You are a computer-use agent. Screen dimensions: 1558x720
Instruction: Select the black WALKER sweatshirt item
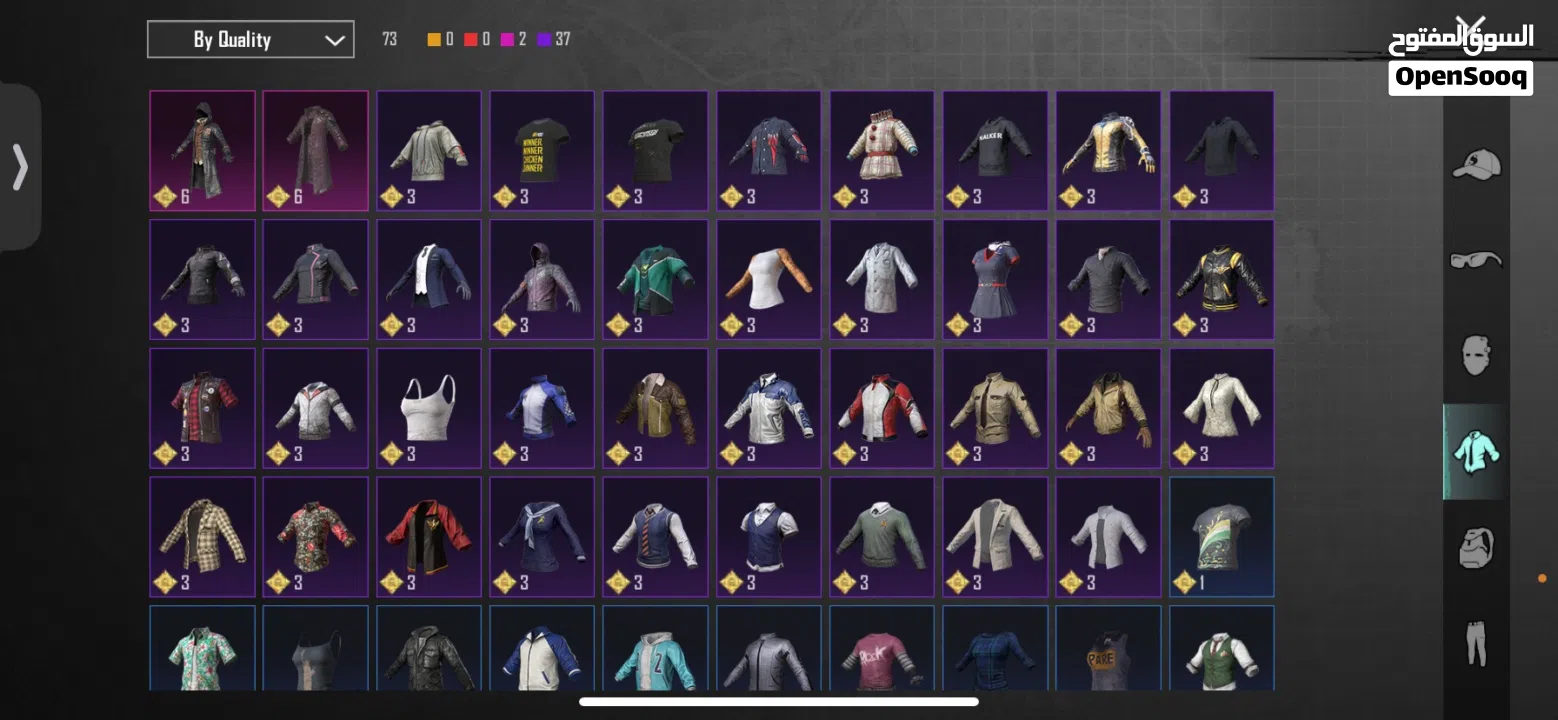[994, 150]
